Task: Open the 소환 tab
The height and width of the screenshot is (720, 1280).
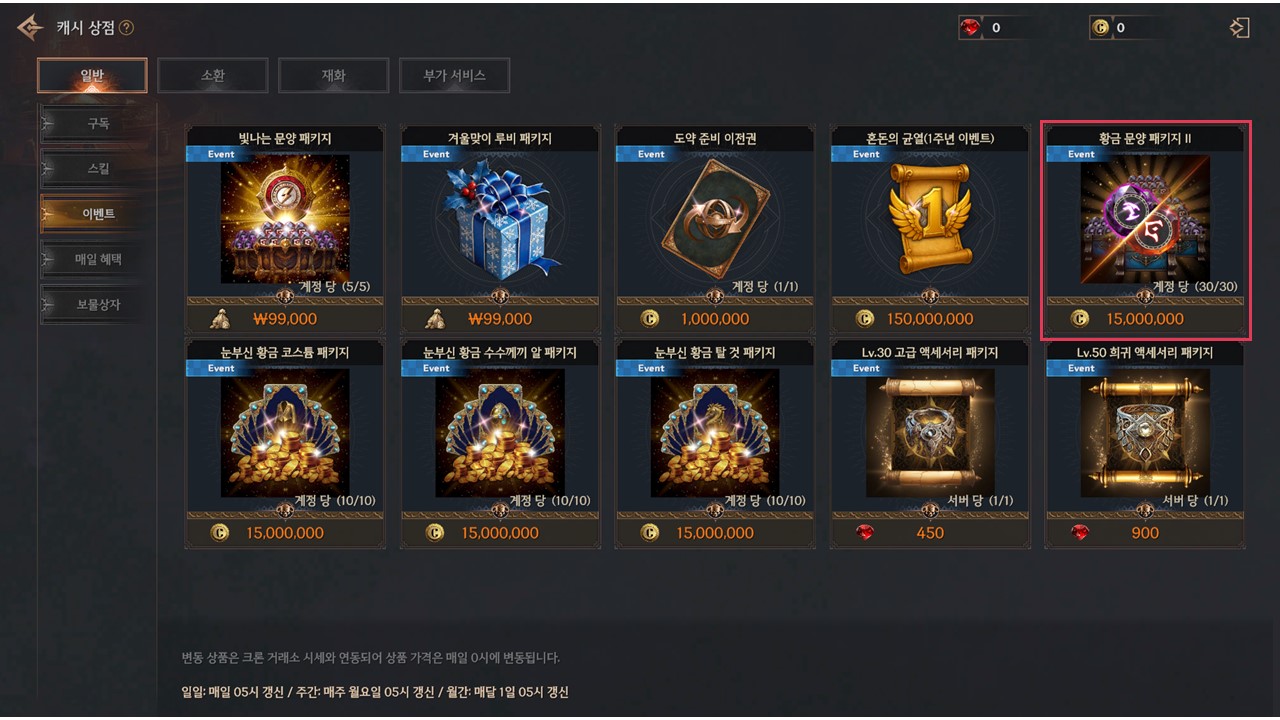Action: pyautogui.click(x=213, y=75)
